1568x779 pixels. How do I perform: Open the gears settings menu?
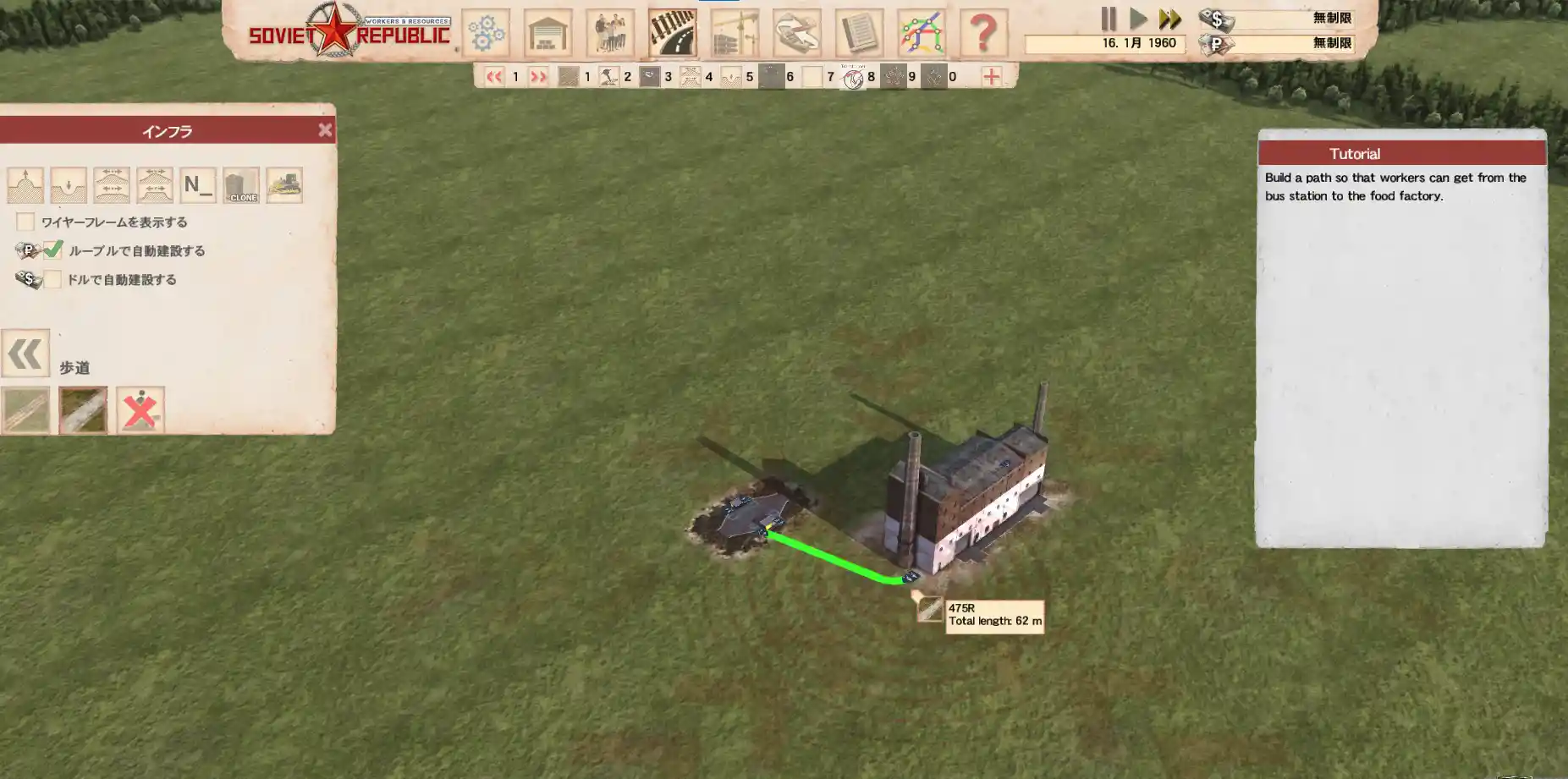486,34
